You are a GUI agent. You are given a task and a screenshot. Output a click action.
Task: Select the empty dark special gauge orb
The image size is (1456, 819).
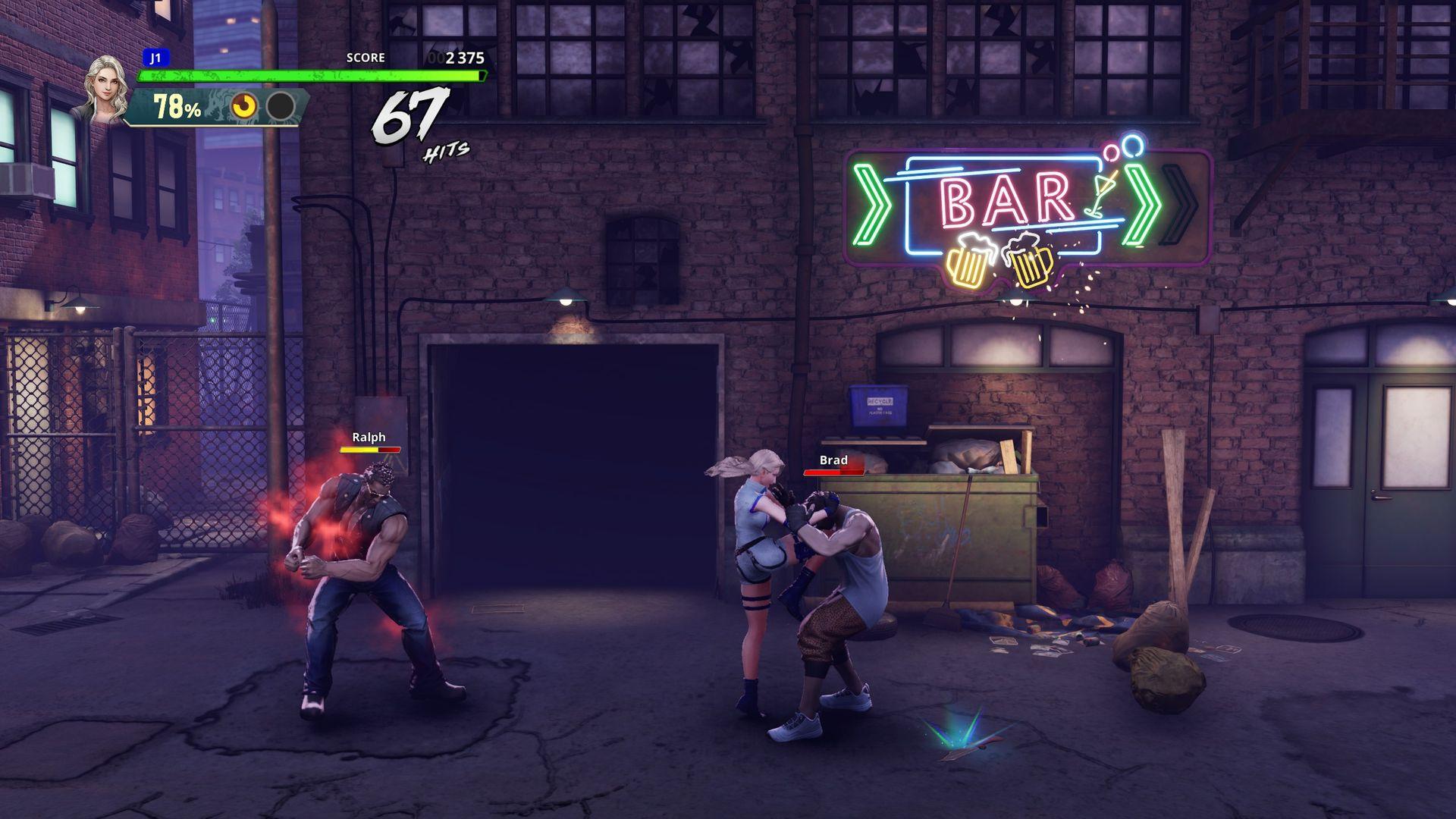281,107
